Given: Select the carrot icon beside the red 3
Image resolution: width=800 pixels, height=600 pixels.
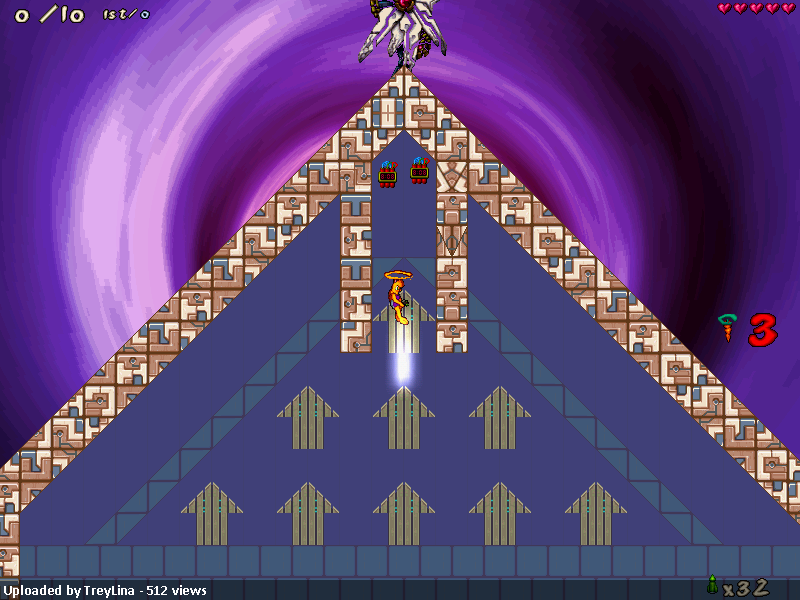Looking at the screenshot, I should coord(727,328).
